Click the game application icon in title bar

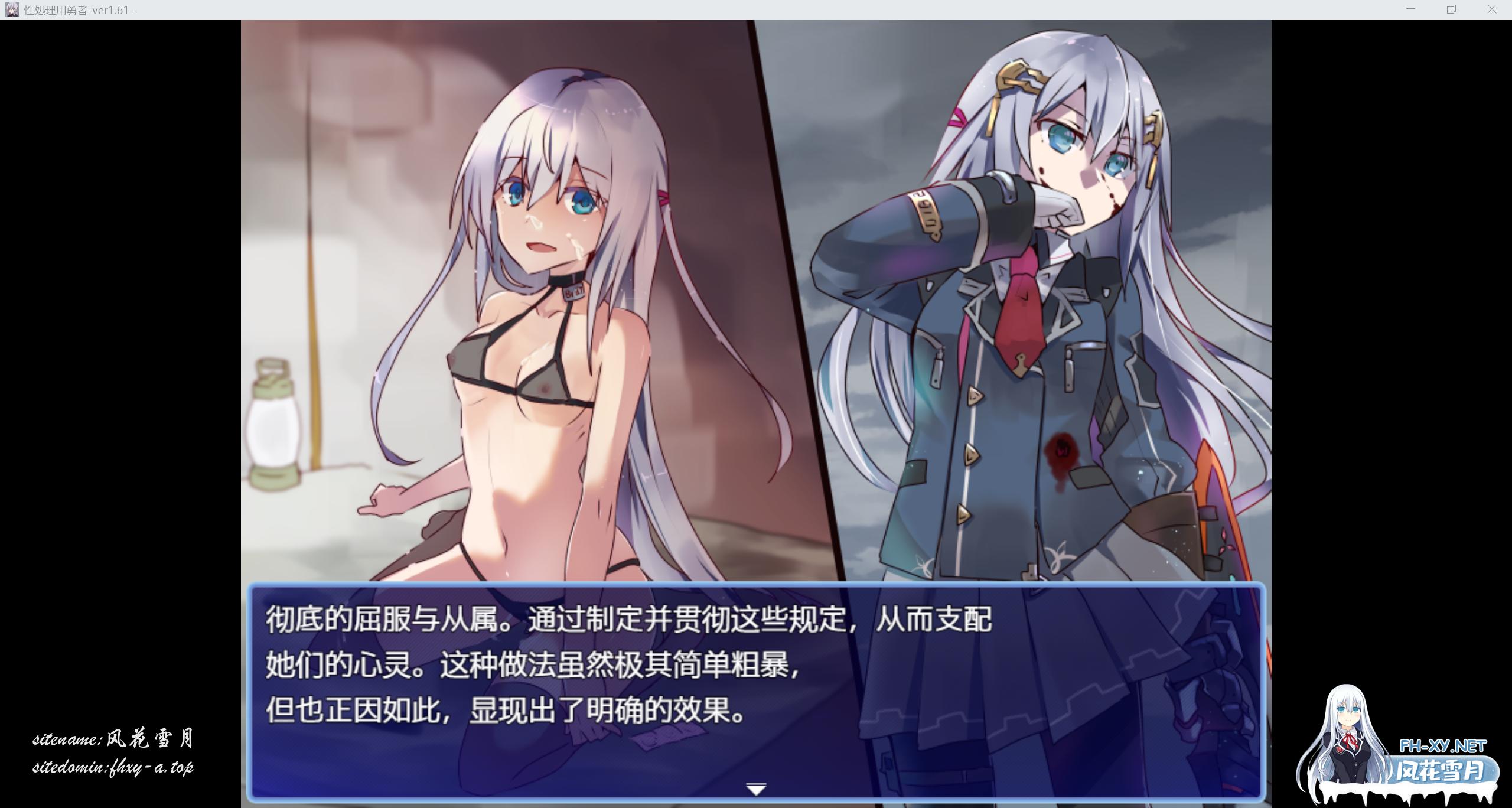click(x=14, y=9)
